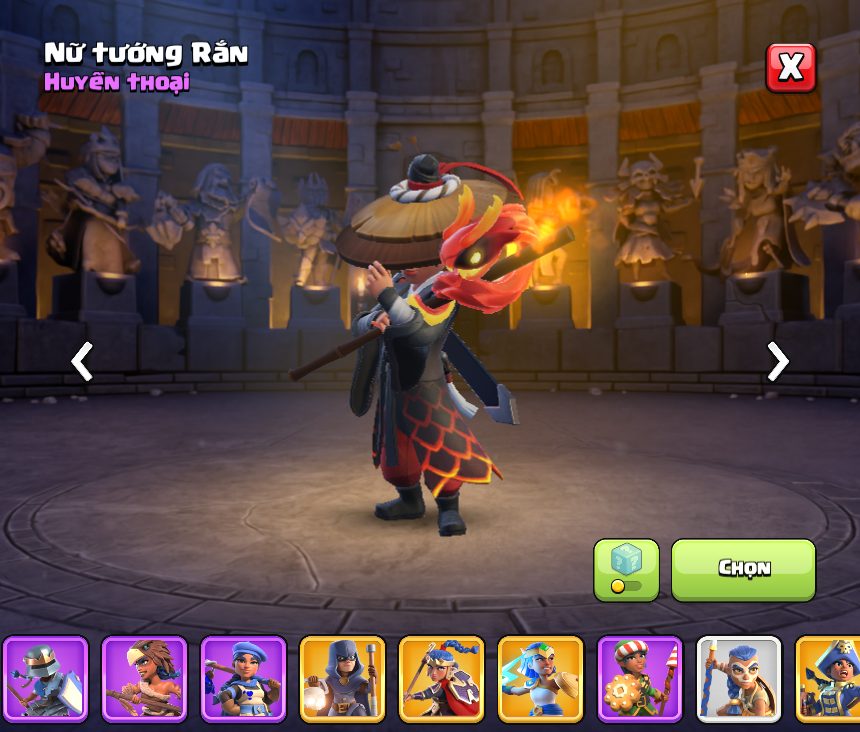The width and height of the screenshot is (860, 732).
Task: Pick the gingerbread cookie shield skin thumbnail
Action: point(639,679)
